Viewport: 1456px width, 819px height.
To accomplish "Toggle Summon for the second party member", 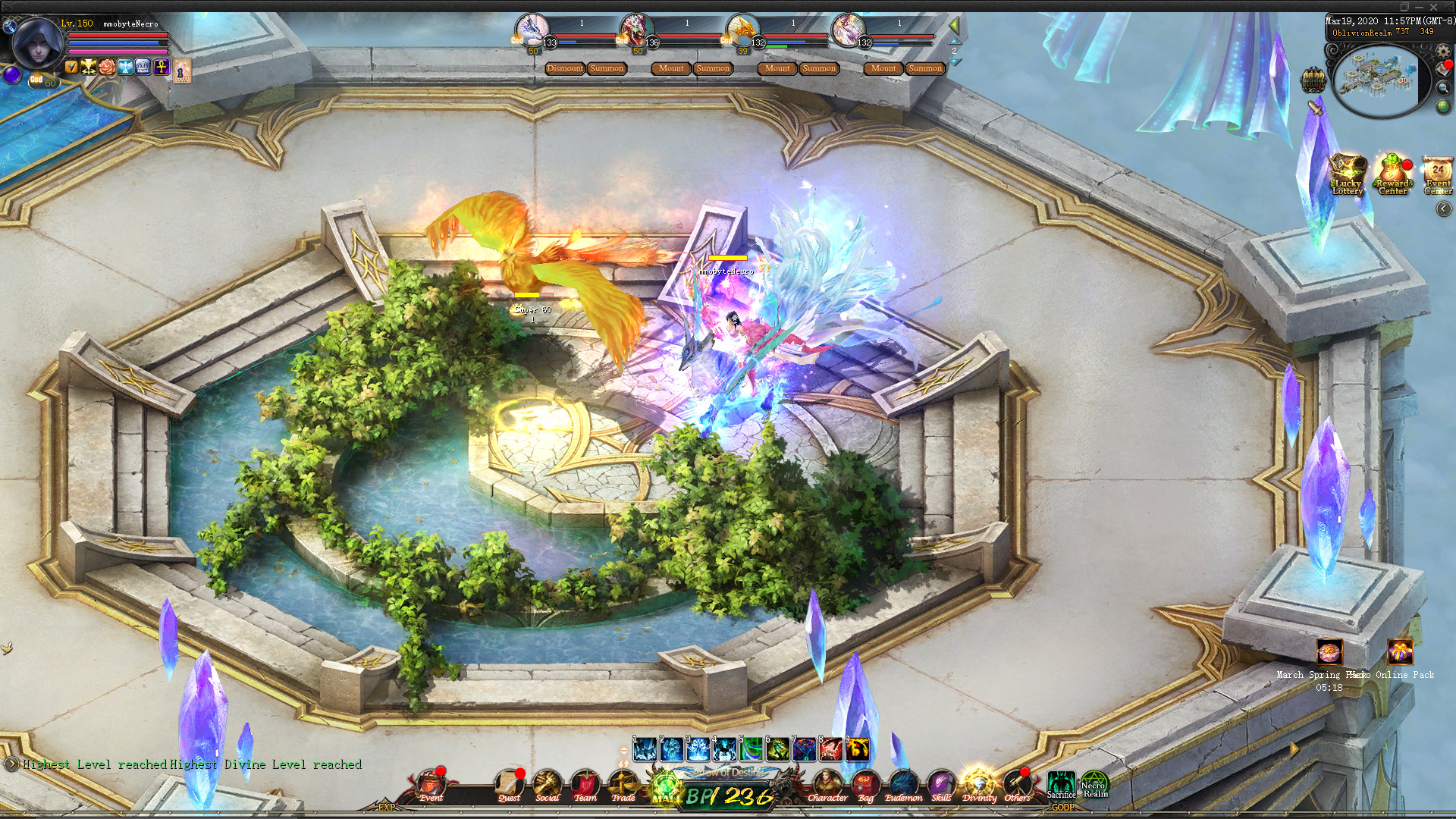I will click(713, 68).
